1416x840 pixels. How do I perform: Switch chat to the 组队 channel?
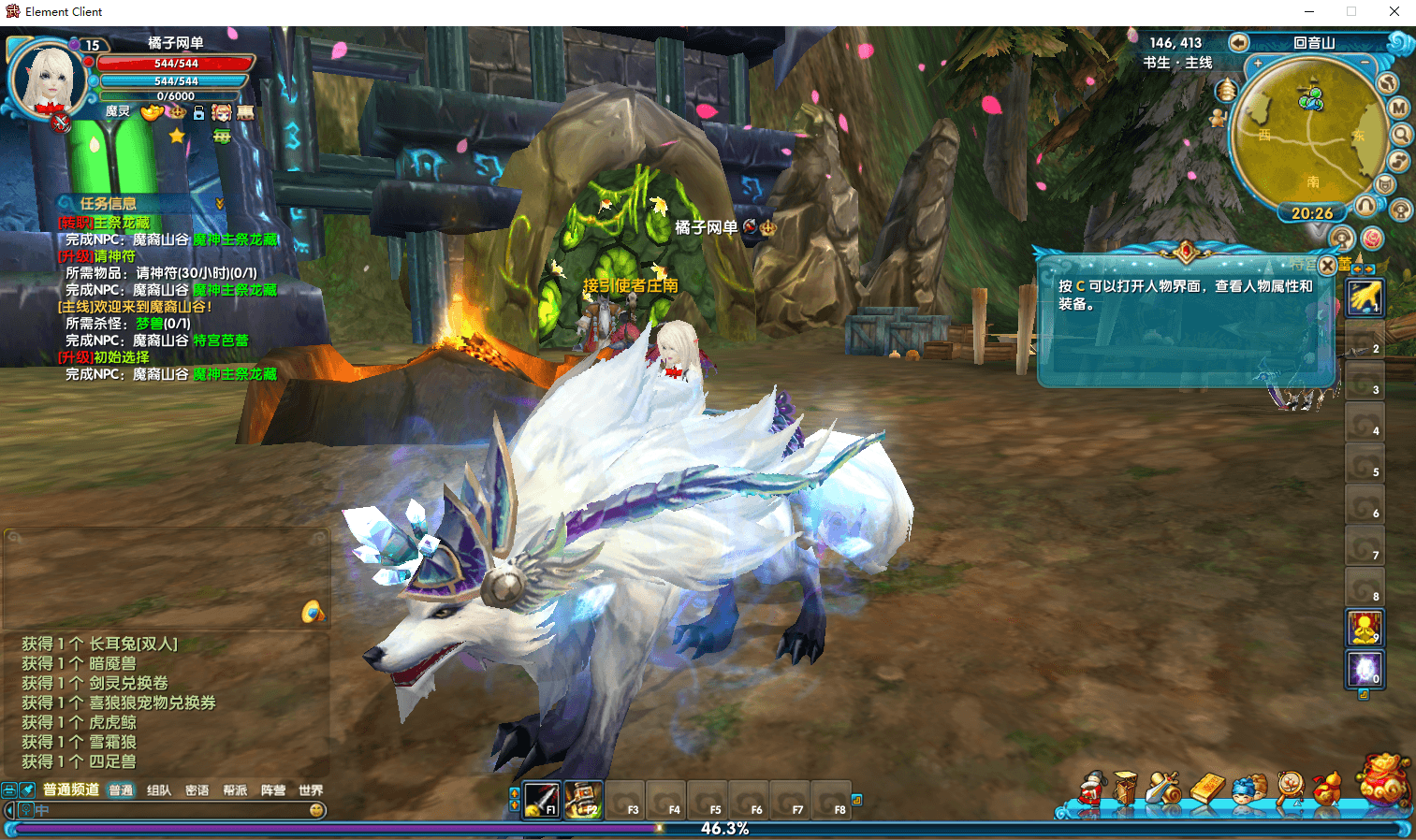(159, 790)
